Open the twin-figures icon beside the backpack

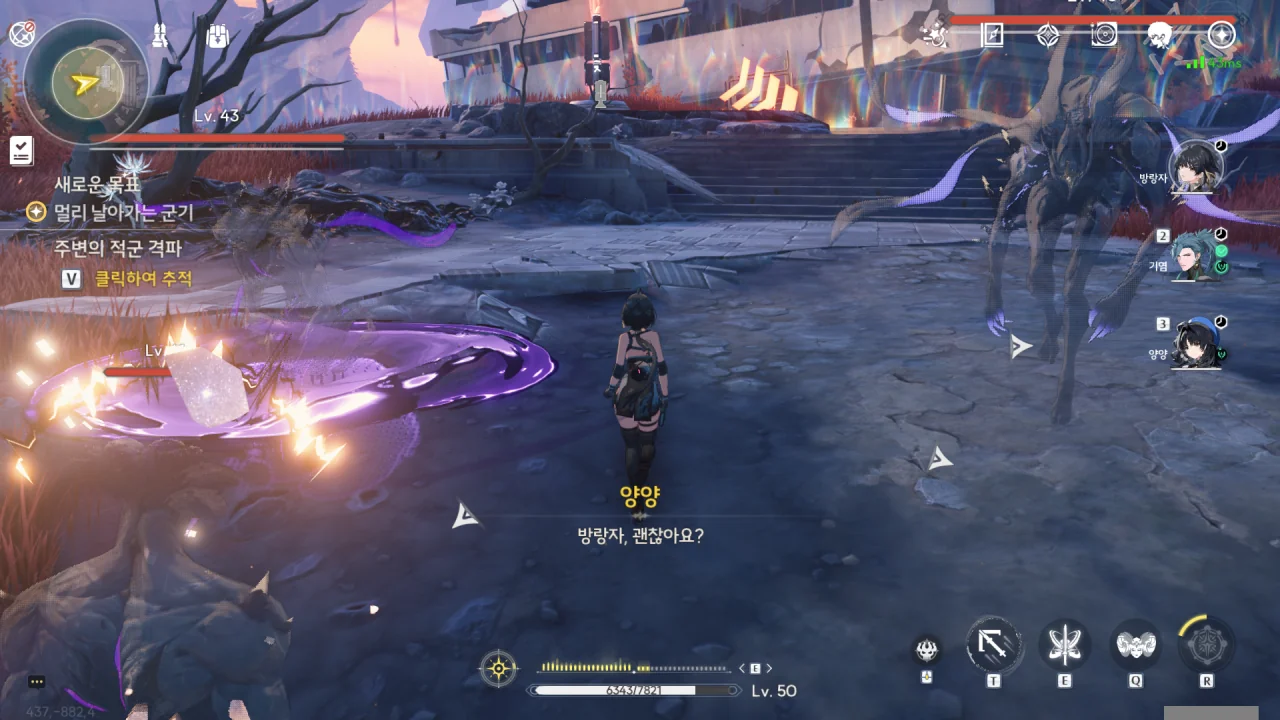pos(159,36)
